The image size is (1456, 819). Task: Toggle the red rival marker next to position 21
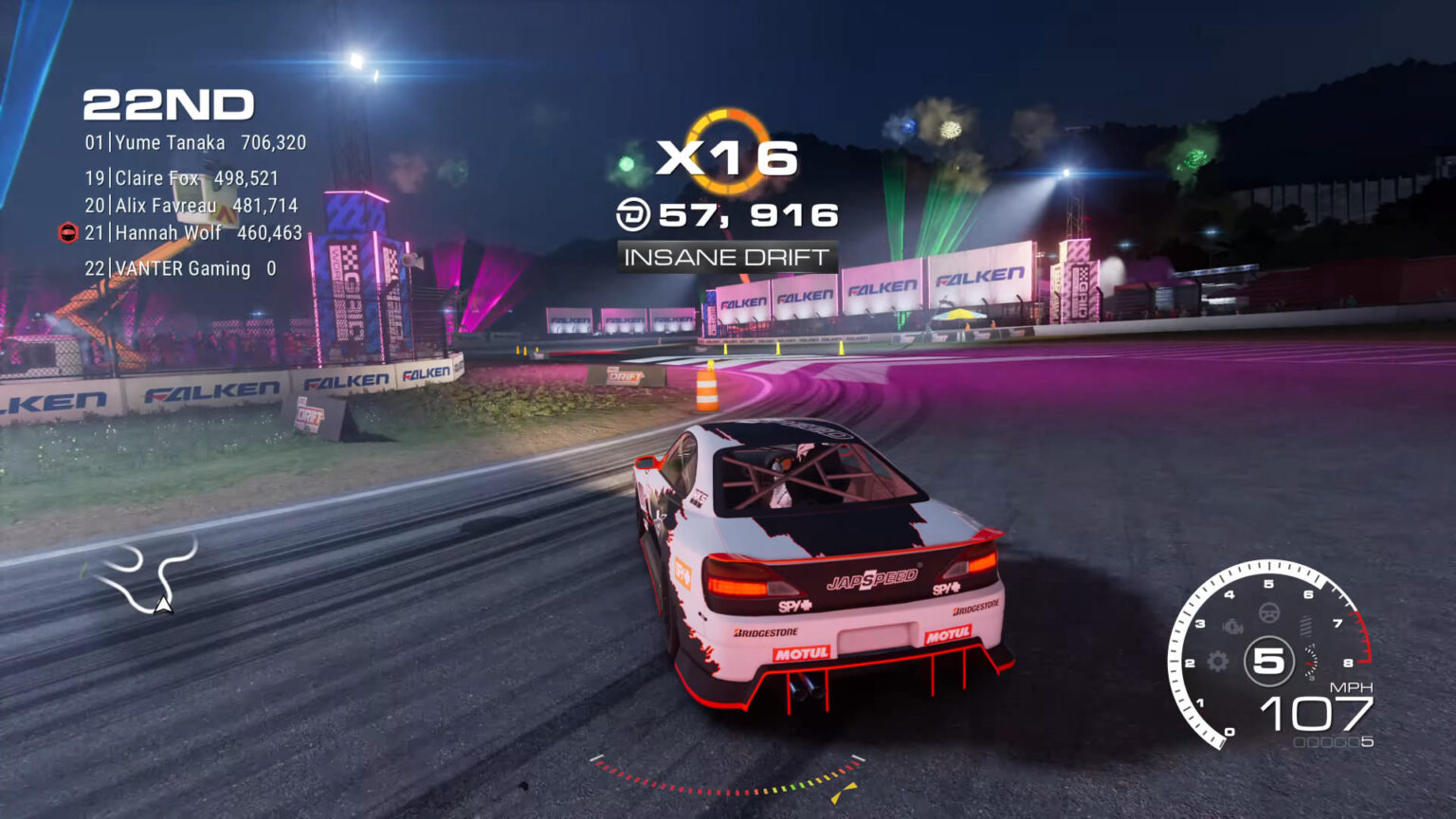(x=66, y=232)
